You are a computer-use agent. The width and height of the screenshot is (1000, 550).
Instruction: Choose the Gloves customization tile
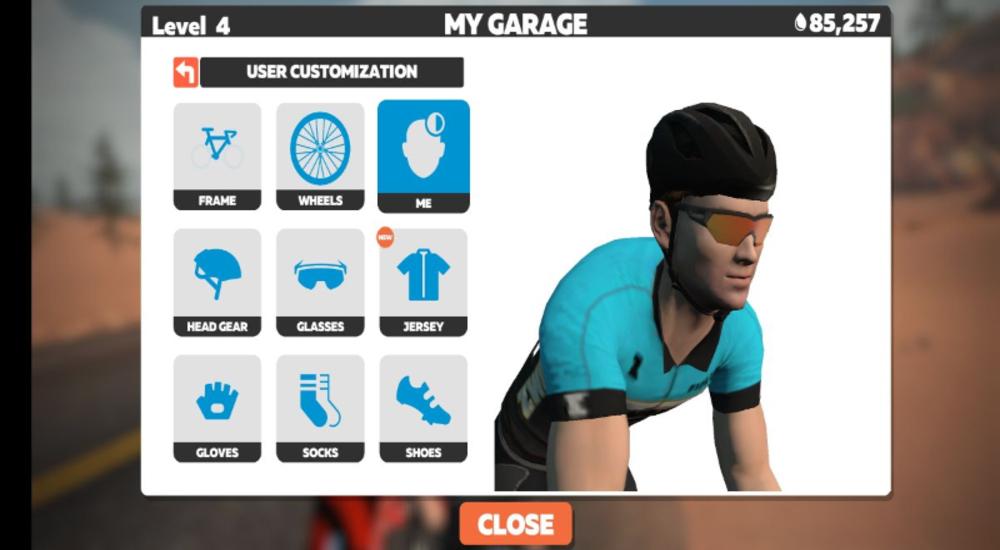(217, 408)
